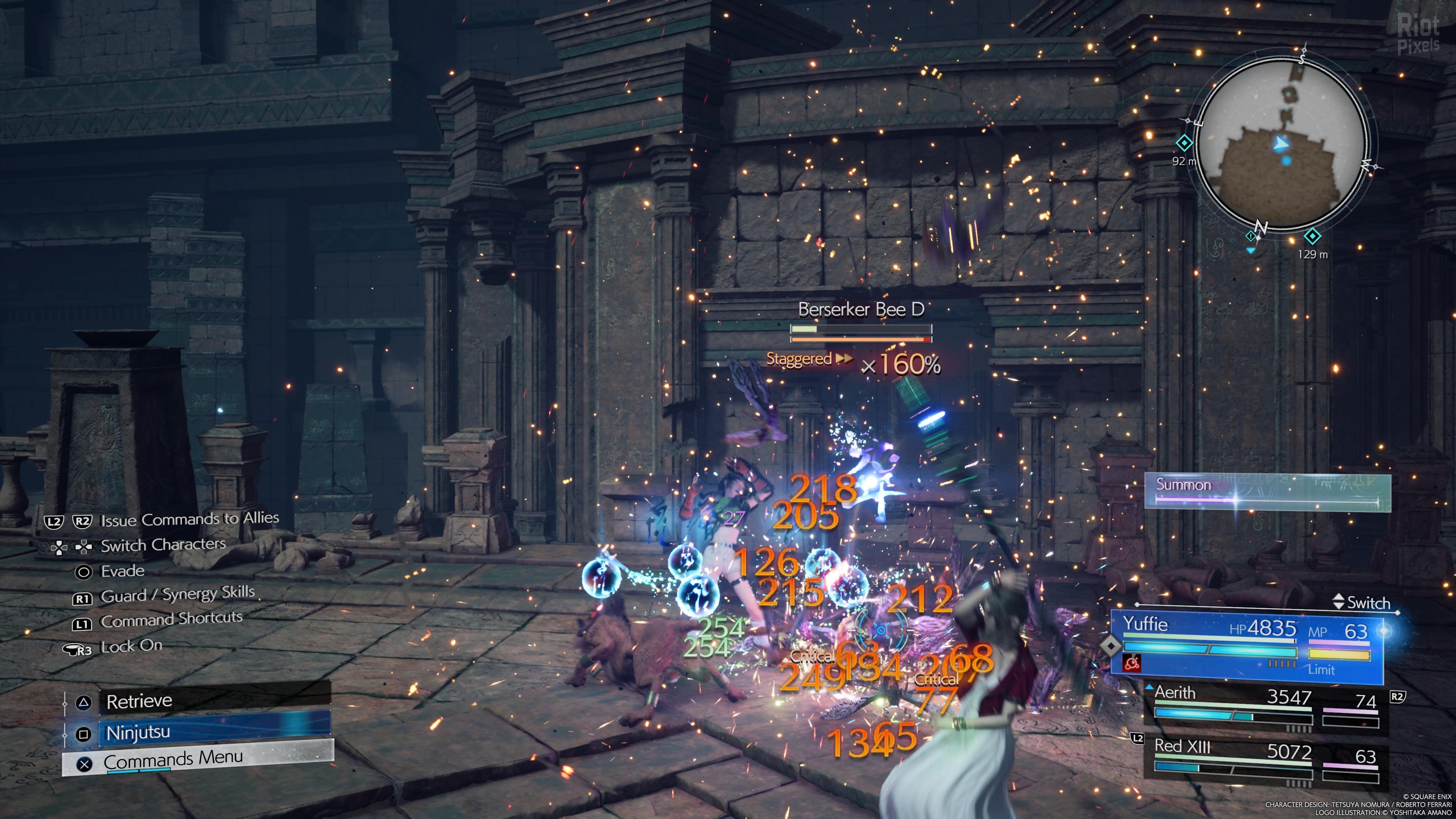Click the circular minimap

(x=1281, y=144)
